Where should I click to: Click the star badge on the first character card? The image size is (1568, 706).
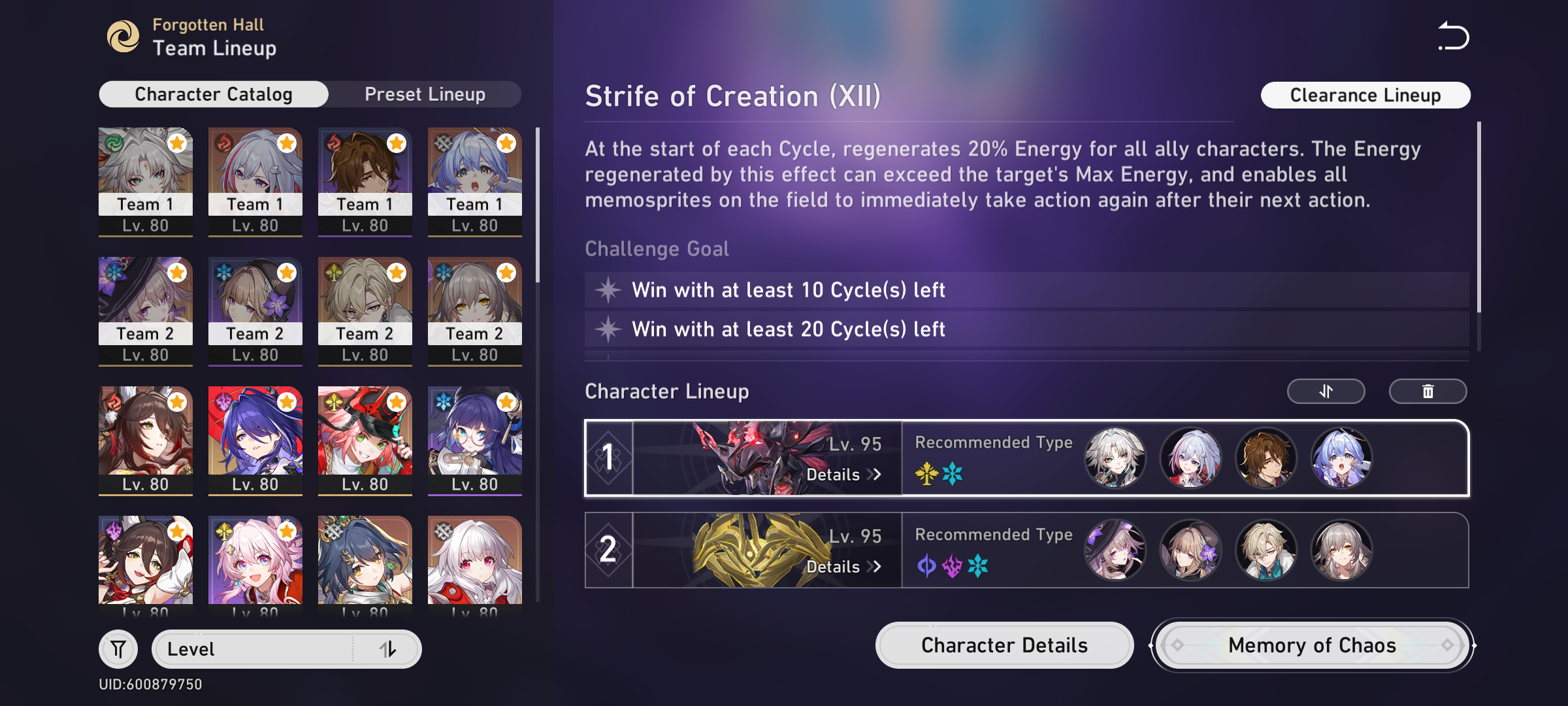[x=176, y=143]
